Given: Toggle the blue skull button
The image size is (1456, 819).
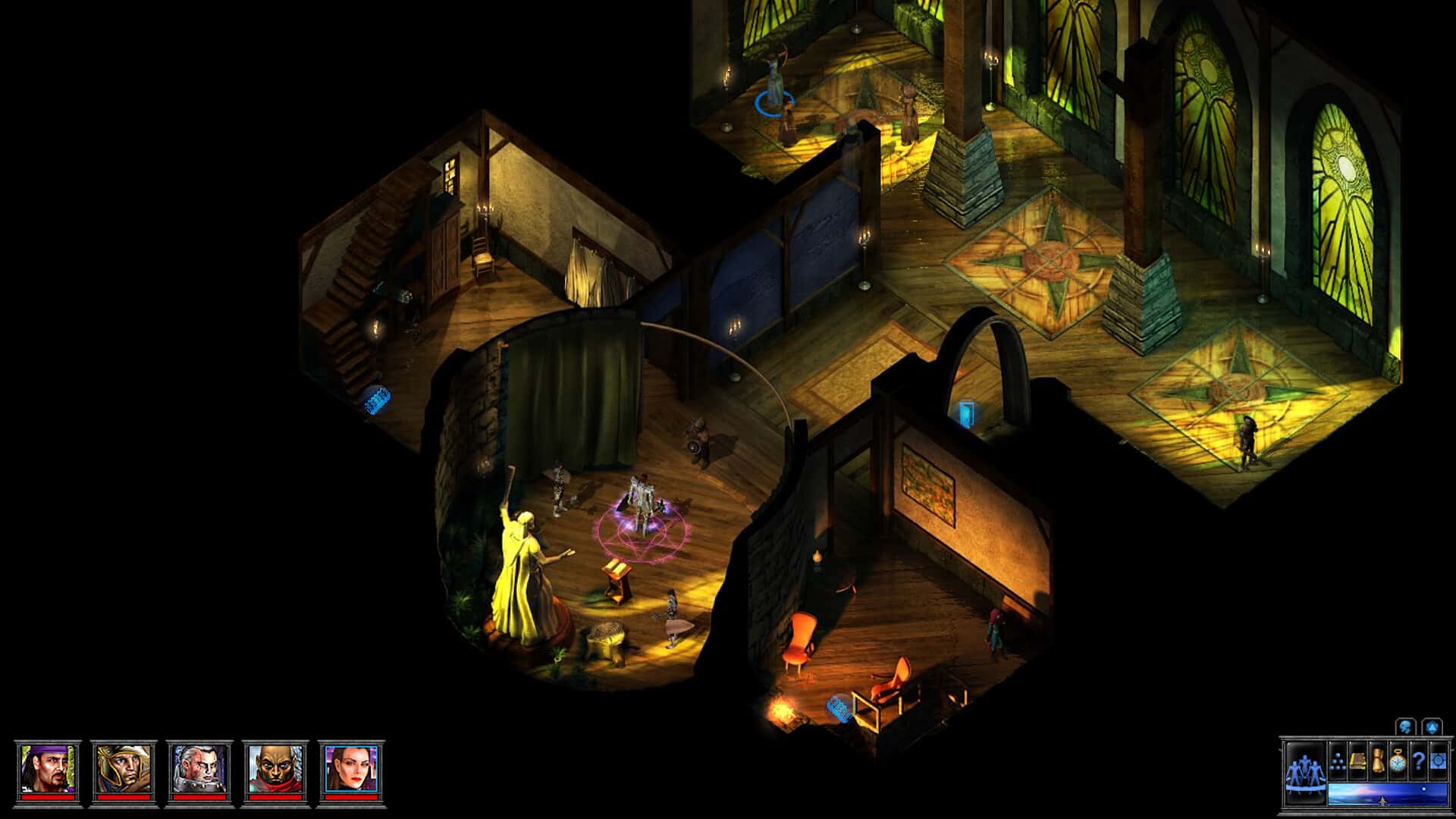Looking at the screenshot, I should [1407, 727].
